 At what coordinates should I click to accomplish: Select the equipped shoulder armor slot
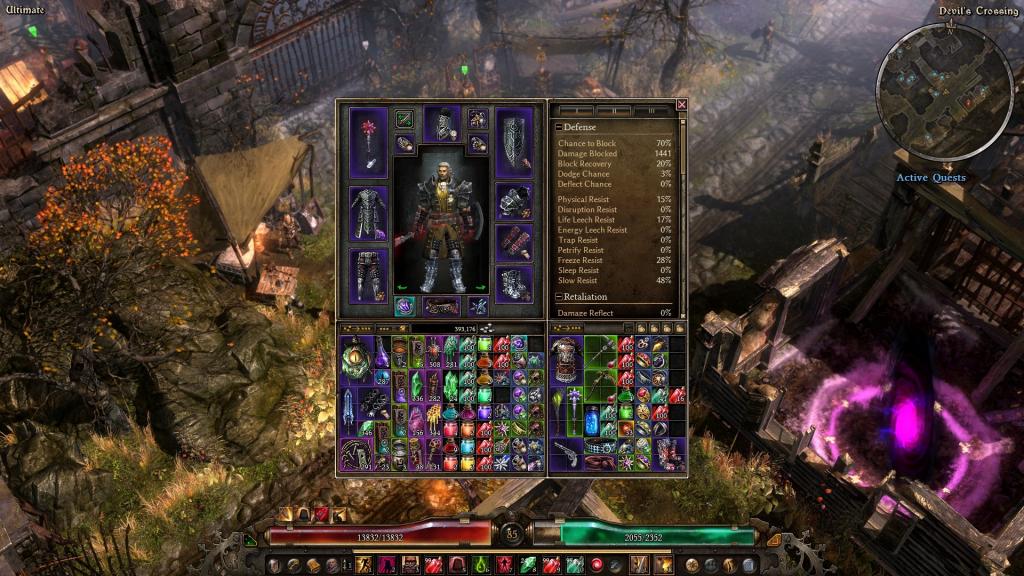pos(514,201)
